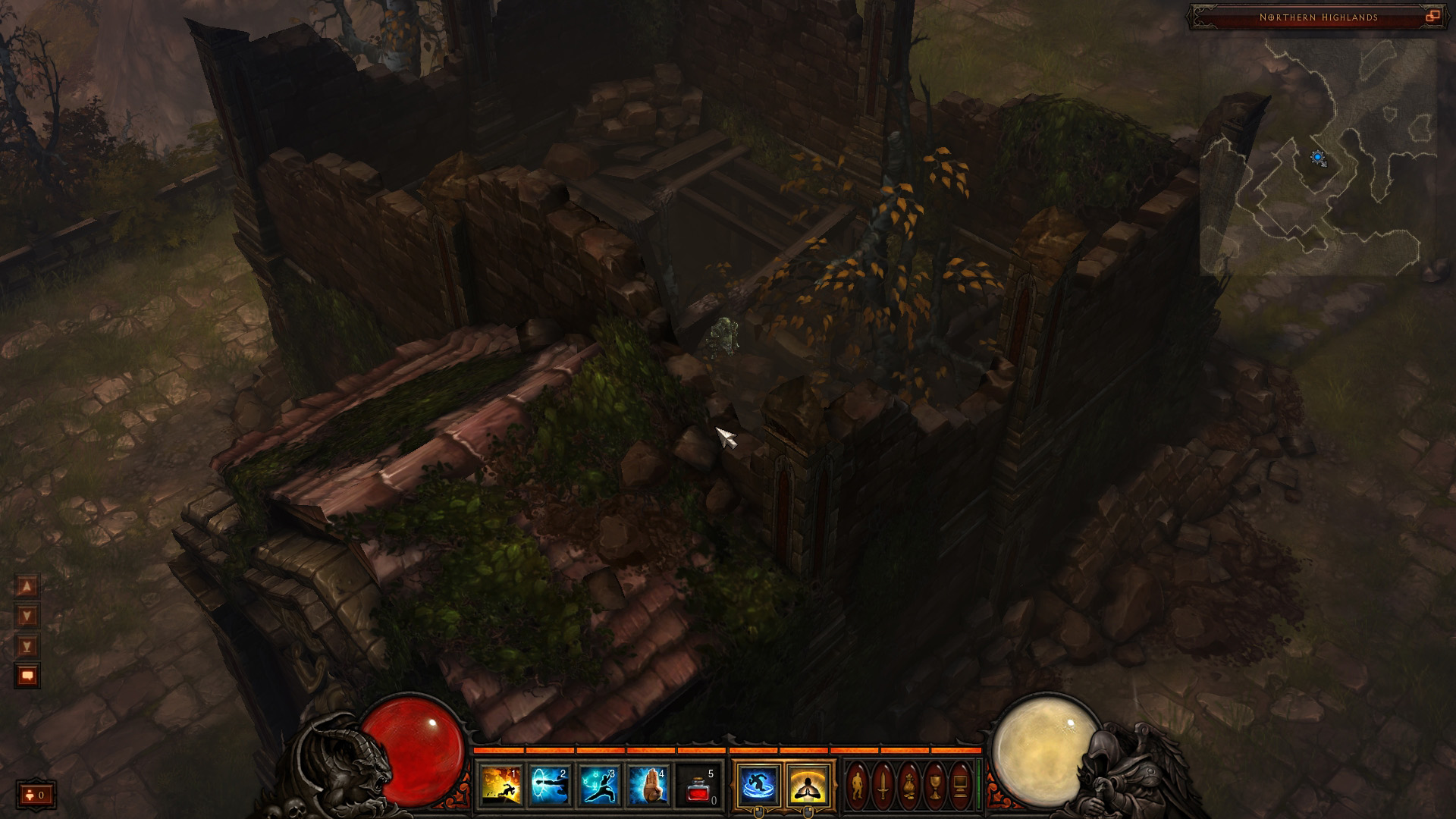The width and height of the screenshot is (1456, 819).
Task: Open the chat speech bubble button
Action: pos(27,676)
